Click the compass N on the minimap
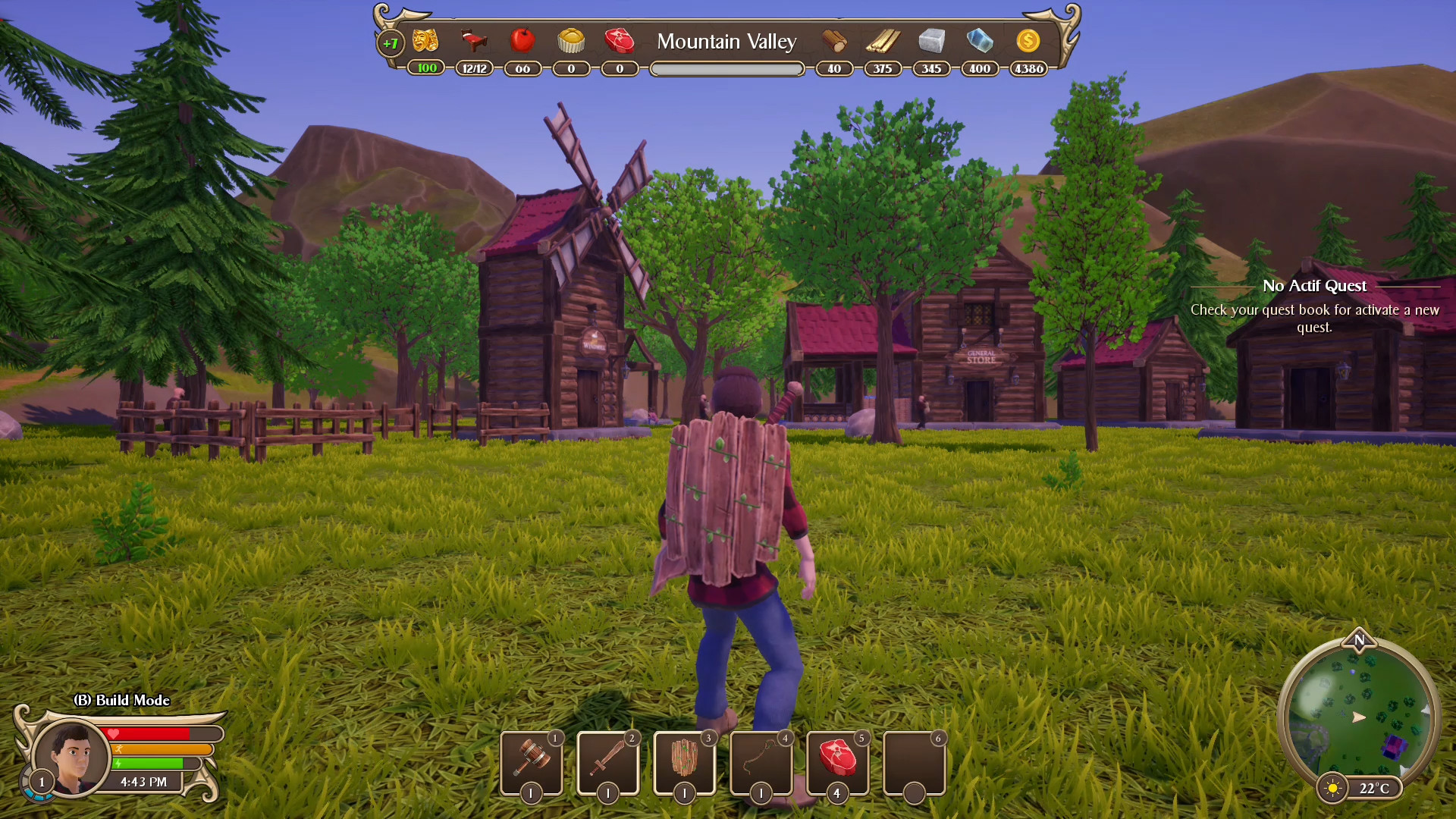1456x819 pixels. [x=1359, y=641]
